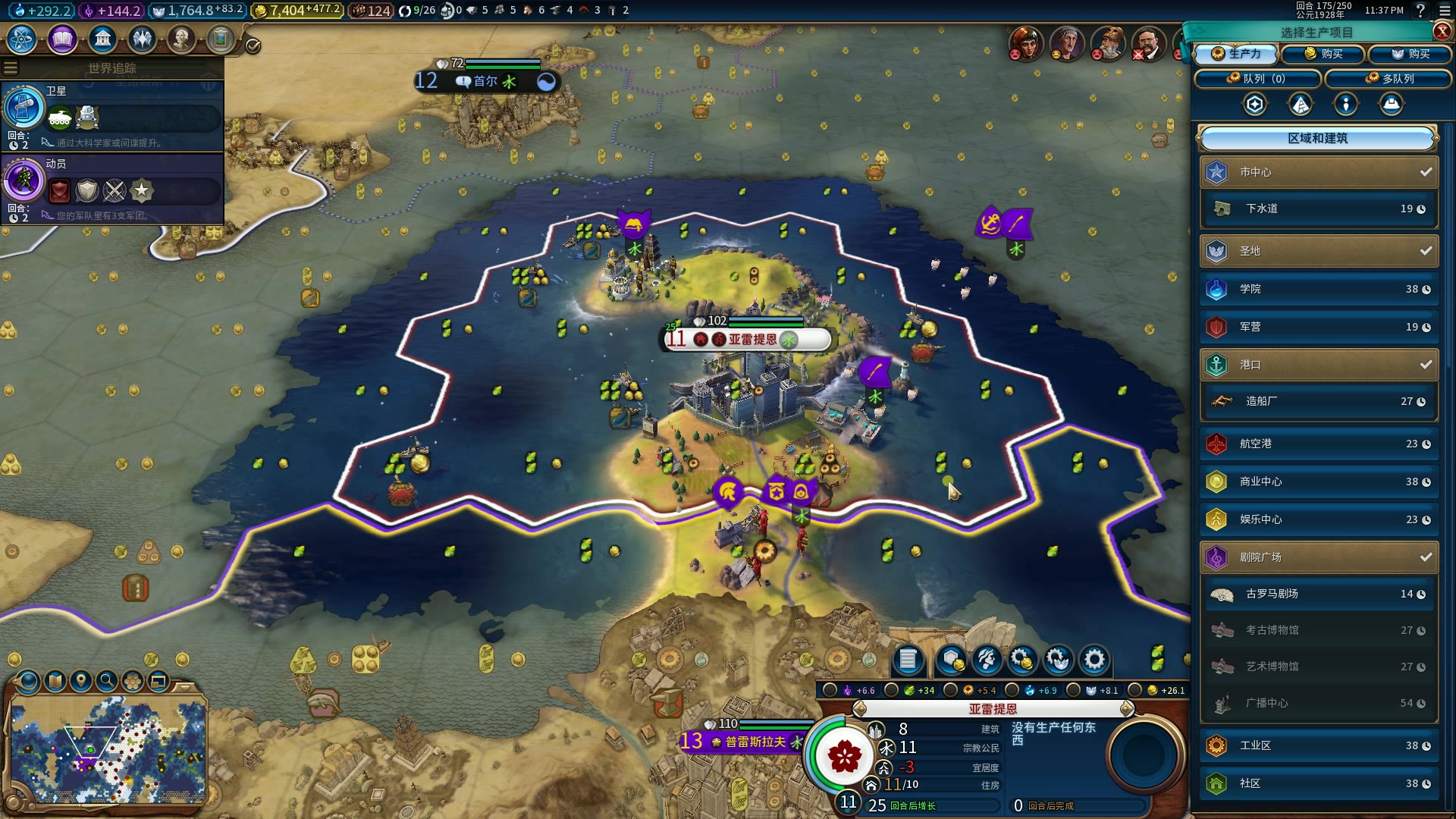
Task: Pick 娱乐中心 entertainment complex district
Action: click(x=1319, y=519)
